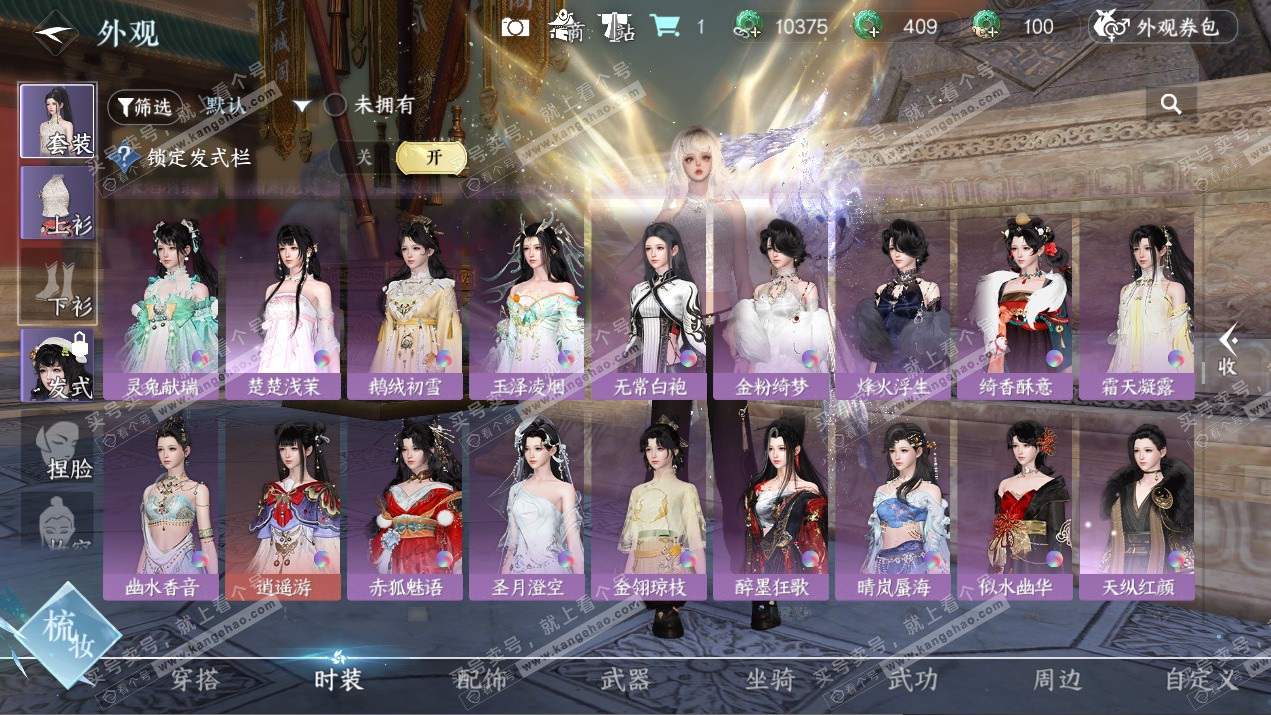Open the shopping cart
The width and height of the screenshot is (1271, 715).
663,26
